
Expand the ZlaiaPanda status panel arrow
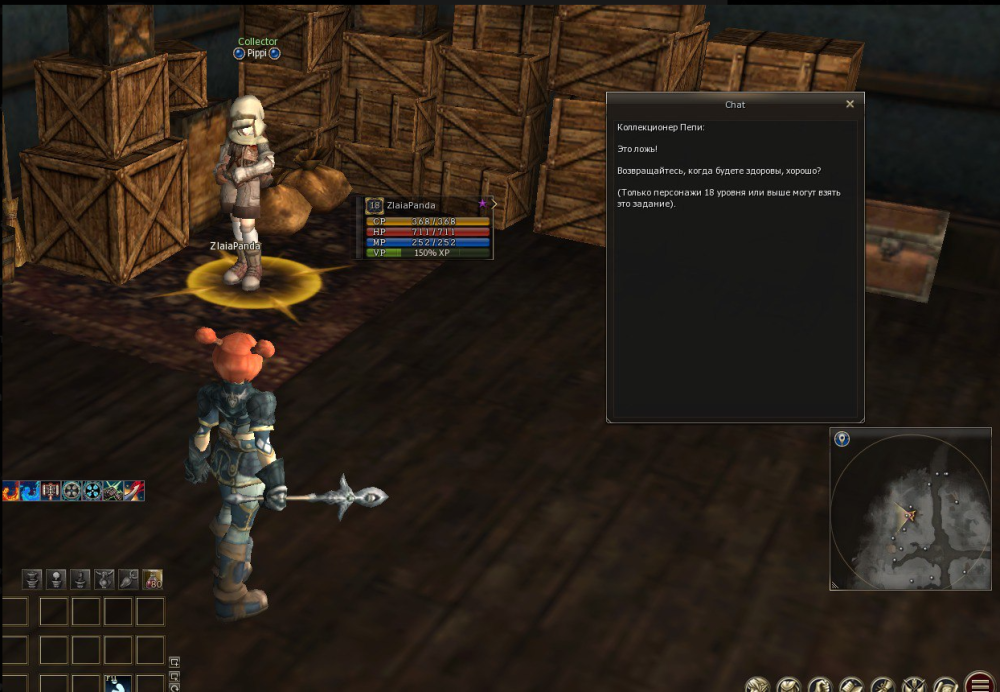tap(494, 204)
